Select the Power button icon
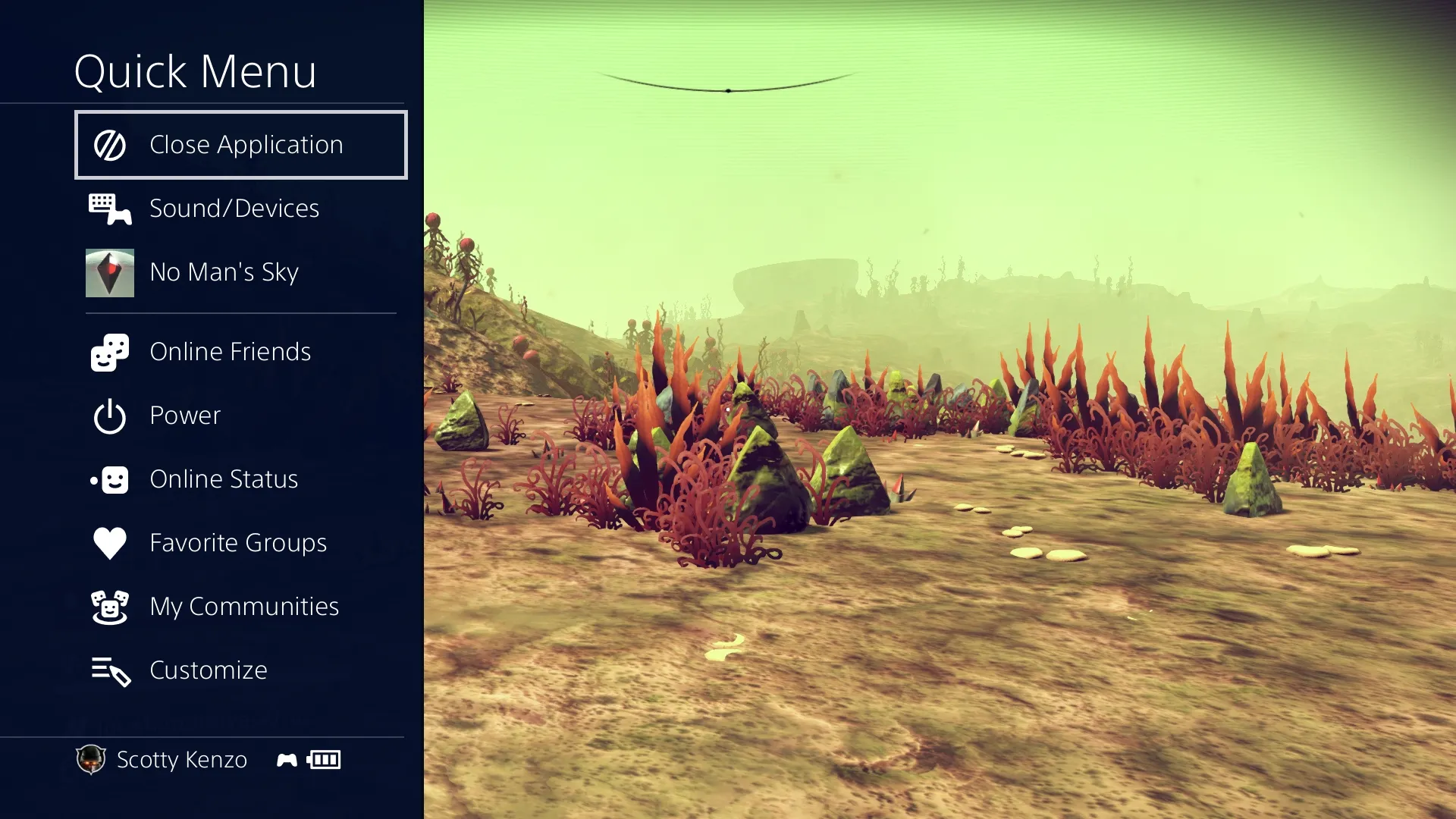The width and height of the screenshot is (1456, 819). (108, 415)
